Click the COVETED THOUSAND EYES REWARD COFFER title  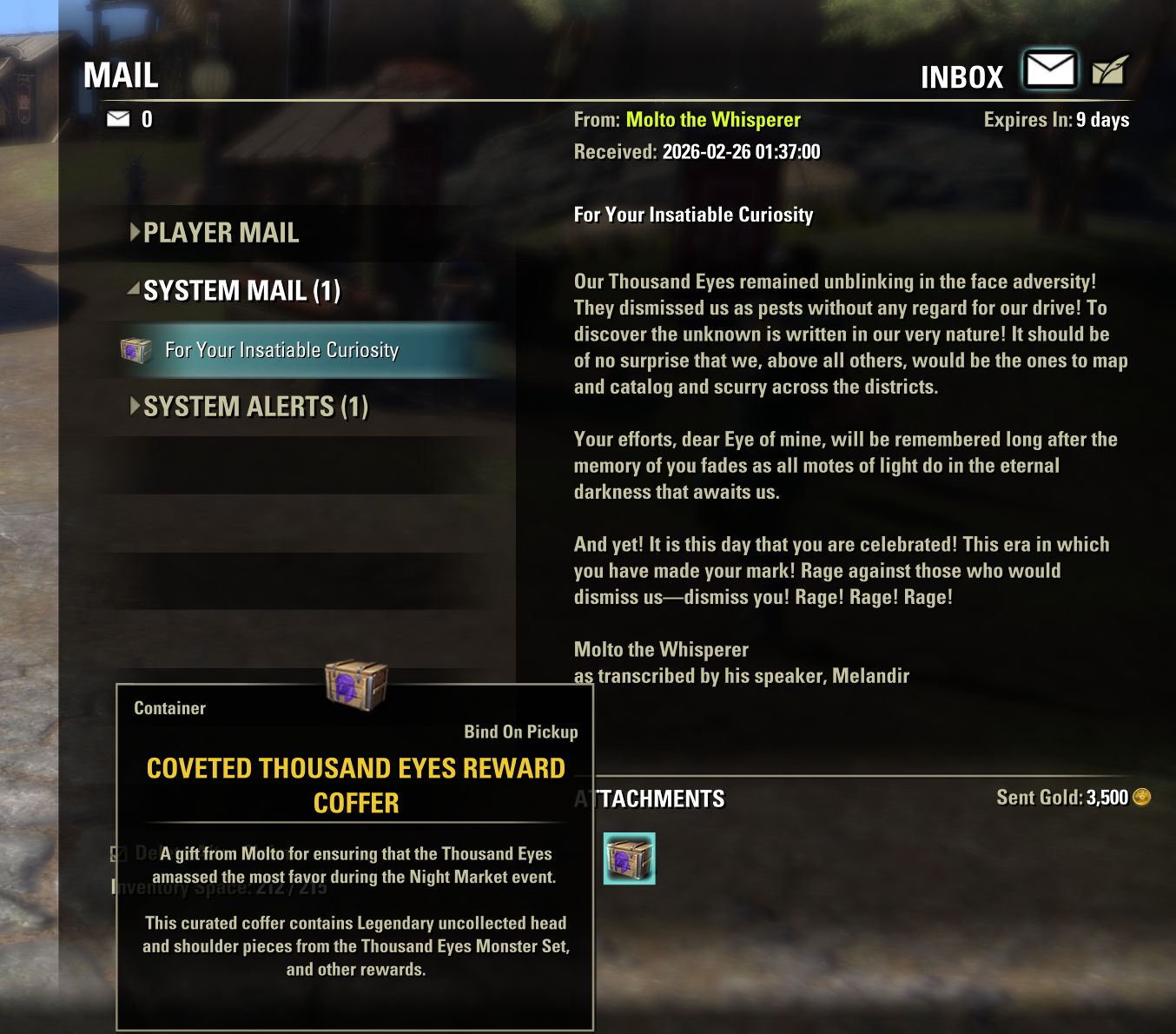tap(355, 785)
